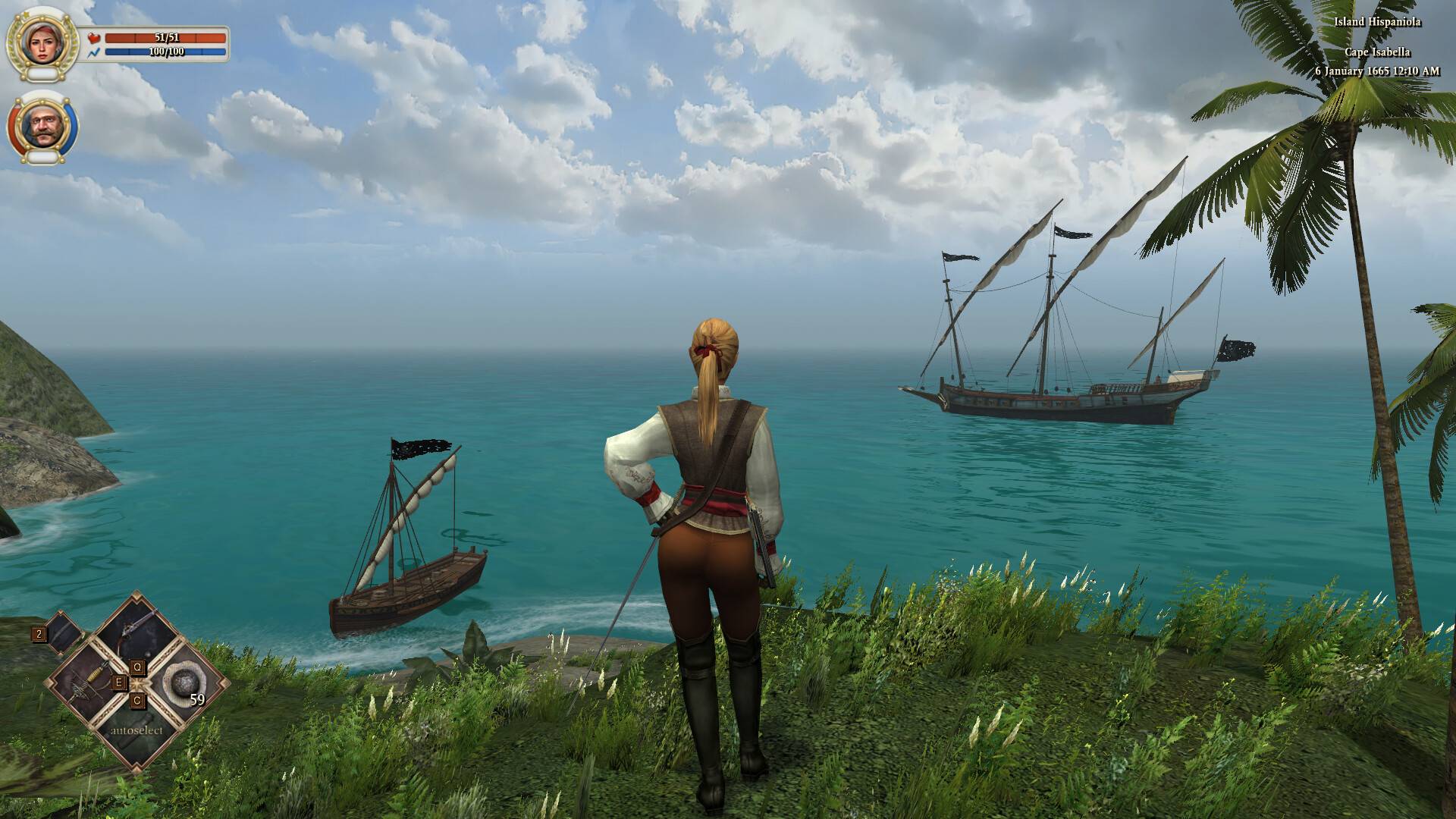Click the blue 100/100 energy bar
The width and height of the screenshot is (1456, 819).
[166, 52]
